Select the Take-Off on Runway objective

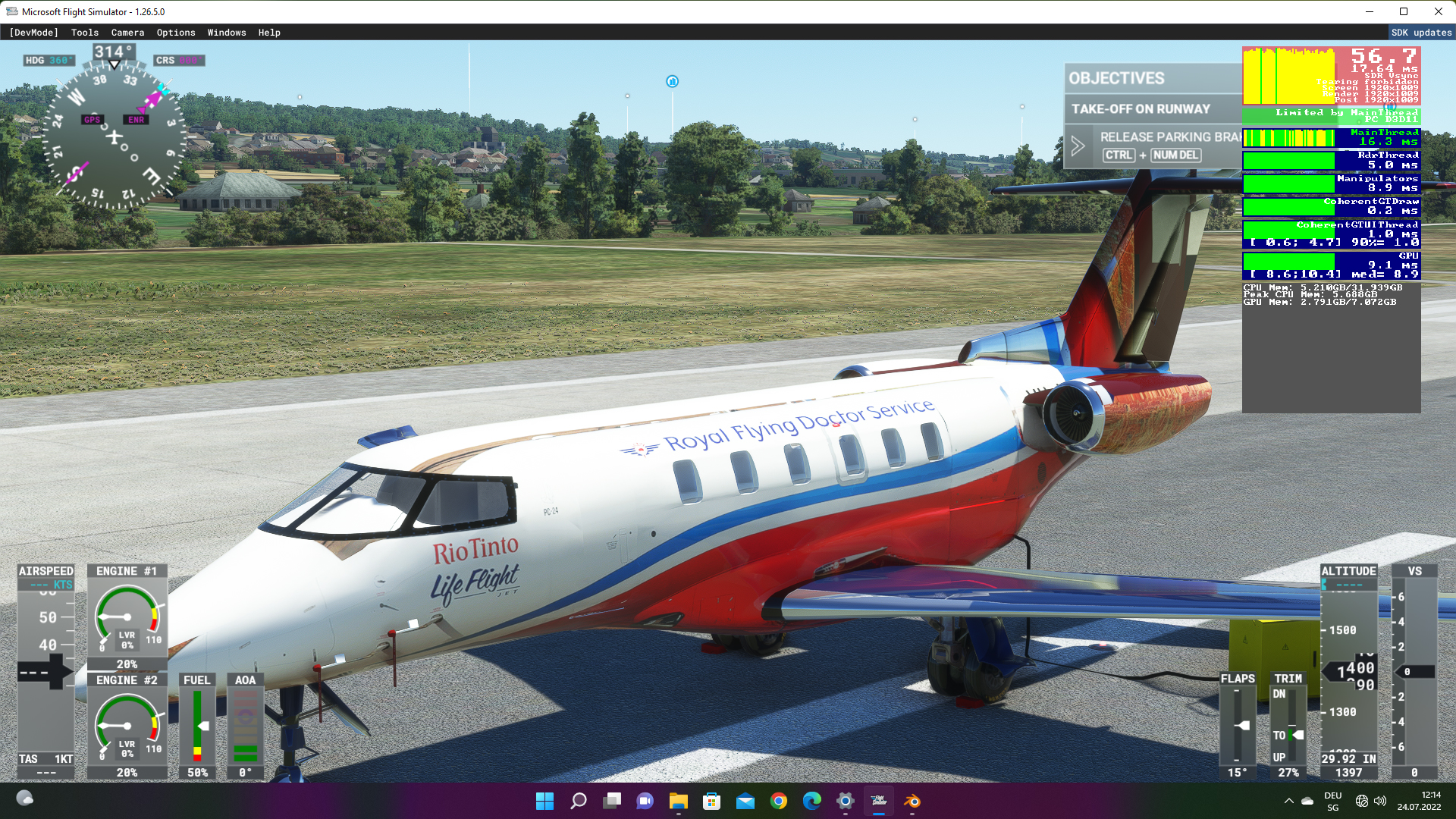pos(1141,109)
